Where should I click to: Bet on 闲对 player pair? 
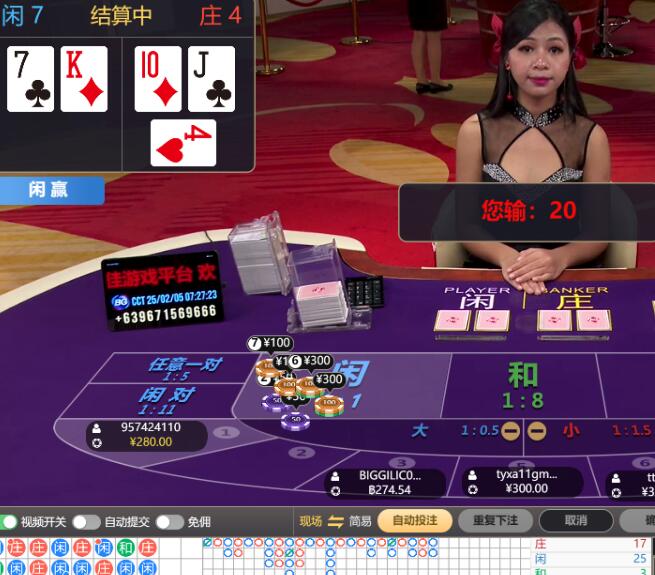coord(166,400)
